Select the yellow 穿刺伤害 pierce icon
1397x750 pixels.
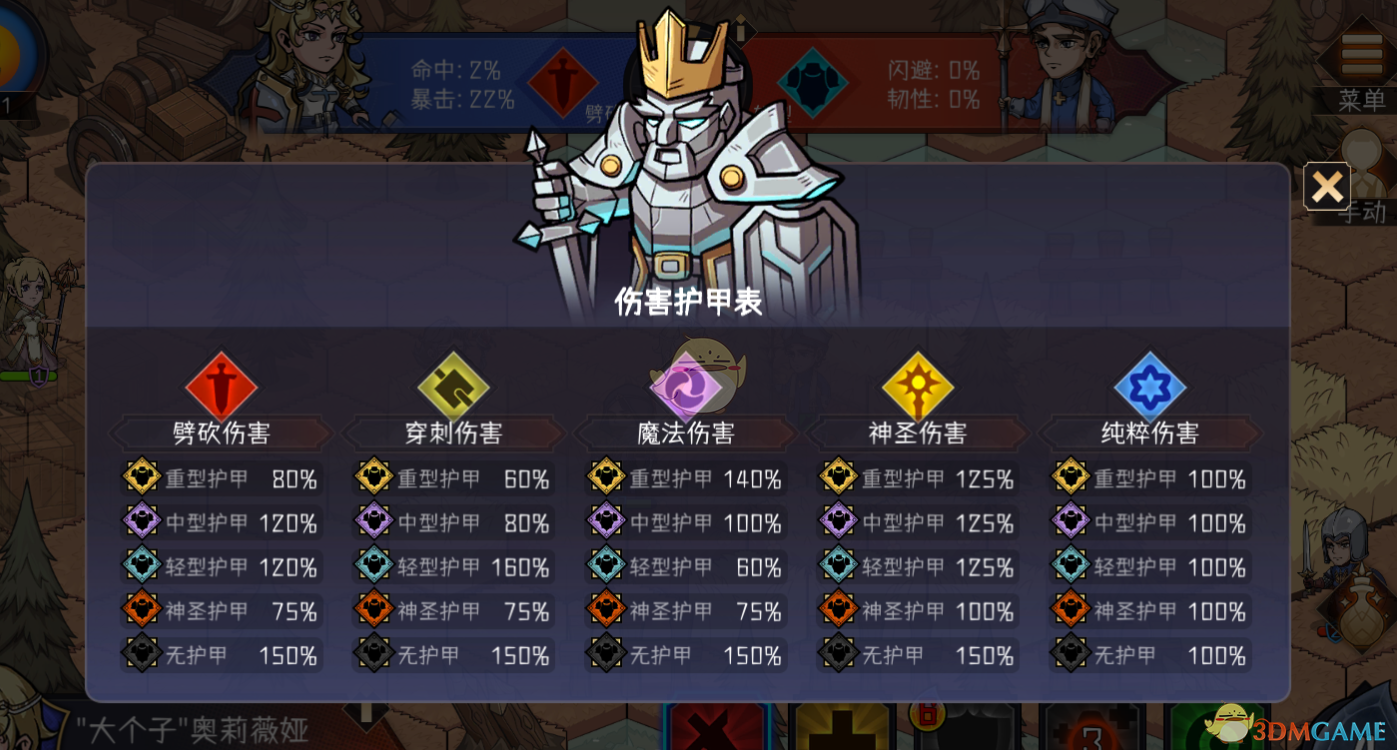[x=454, y=385]
